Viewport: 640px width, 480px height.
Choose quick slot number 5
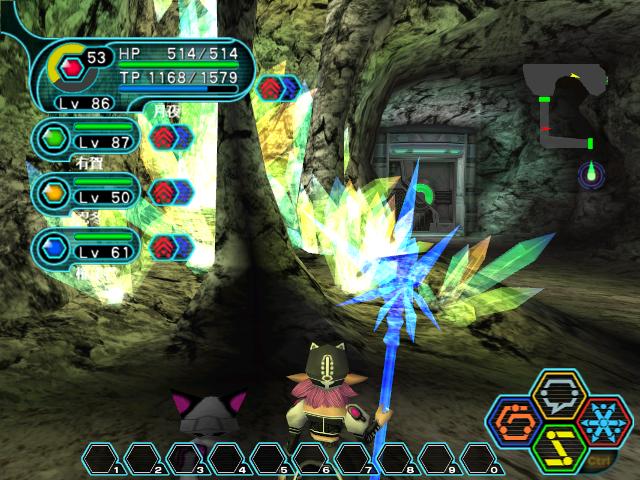271,460
